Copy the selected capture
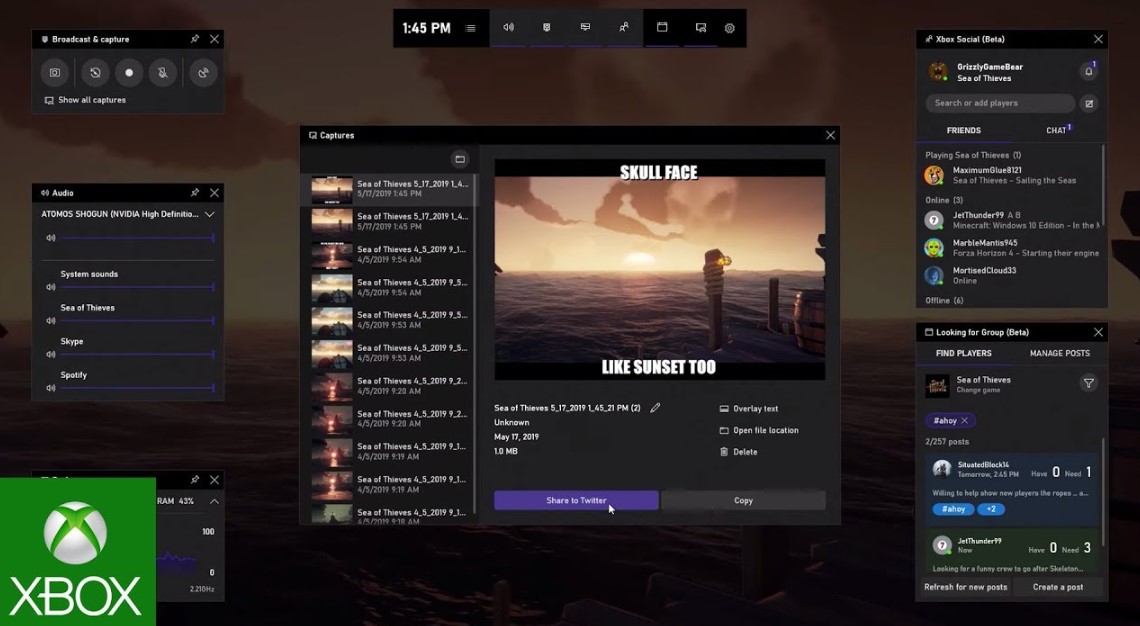 click(743, 500)
